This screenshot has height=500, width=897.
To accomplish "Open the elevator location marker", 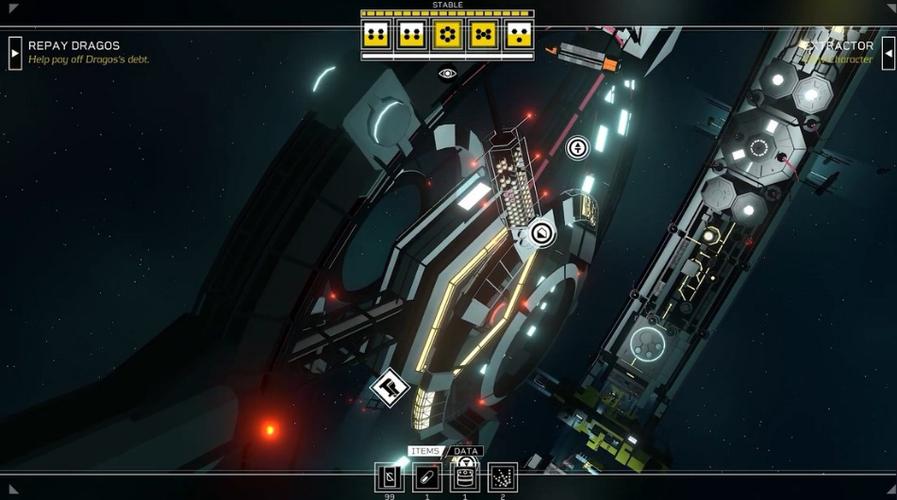I will tap(577, 148).
